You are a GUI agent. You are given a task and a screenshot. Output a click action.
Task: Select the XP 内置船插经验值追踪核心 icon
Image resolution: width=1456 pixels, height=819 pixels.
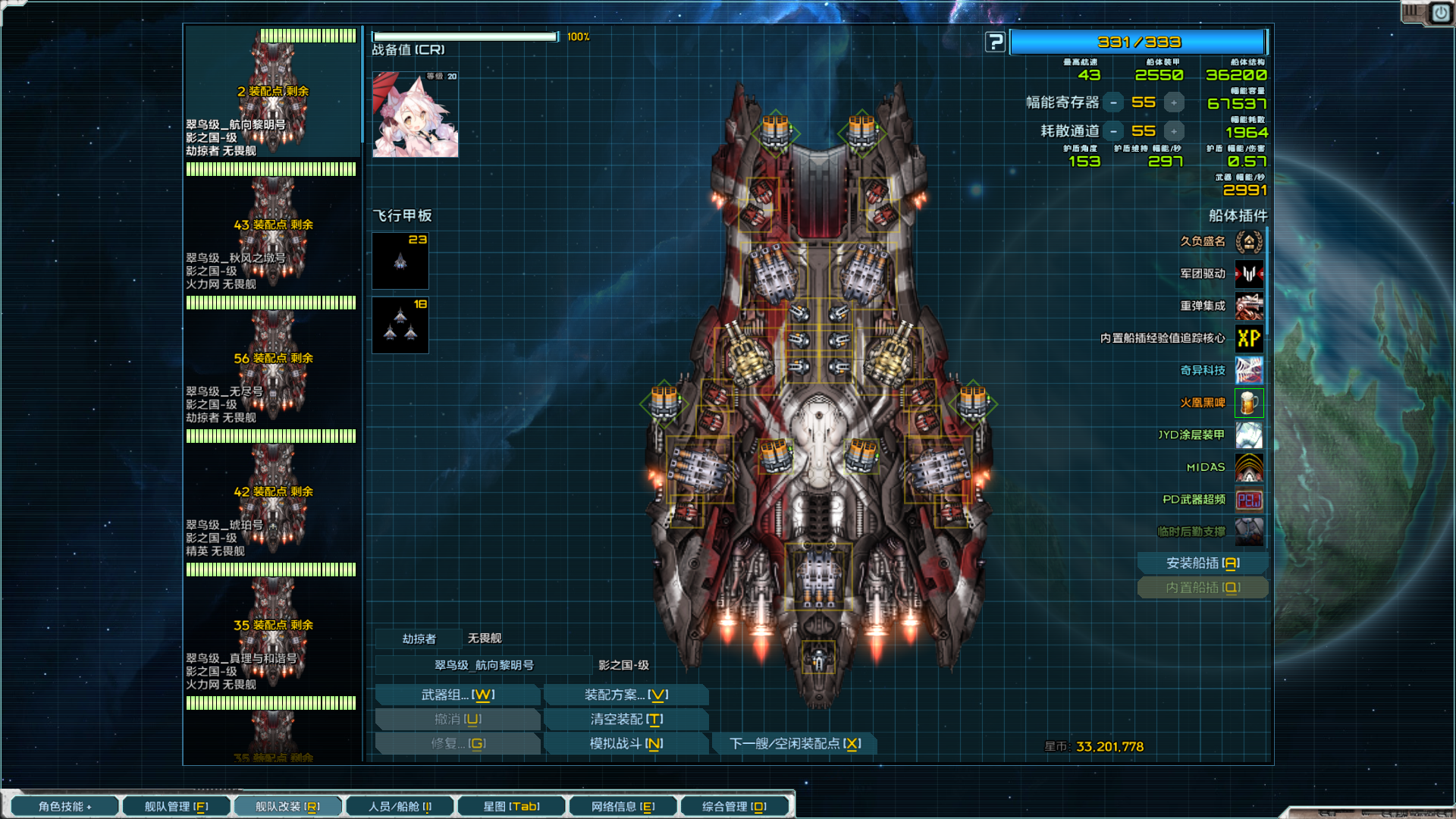1248,338
